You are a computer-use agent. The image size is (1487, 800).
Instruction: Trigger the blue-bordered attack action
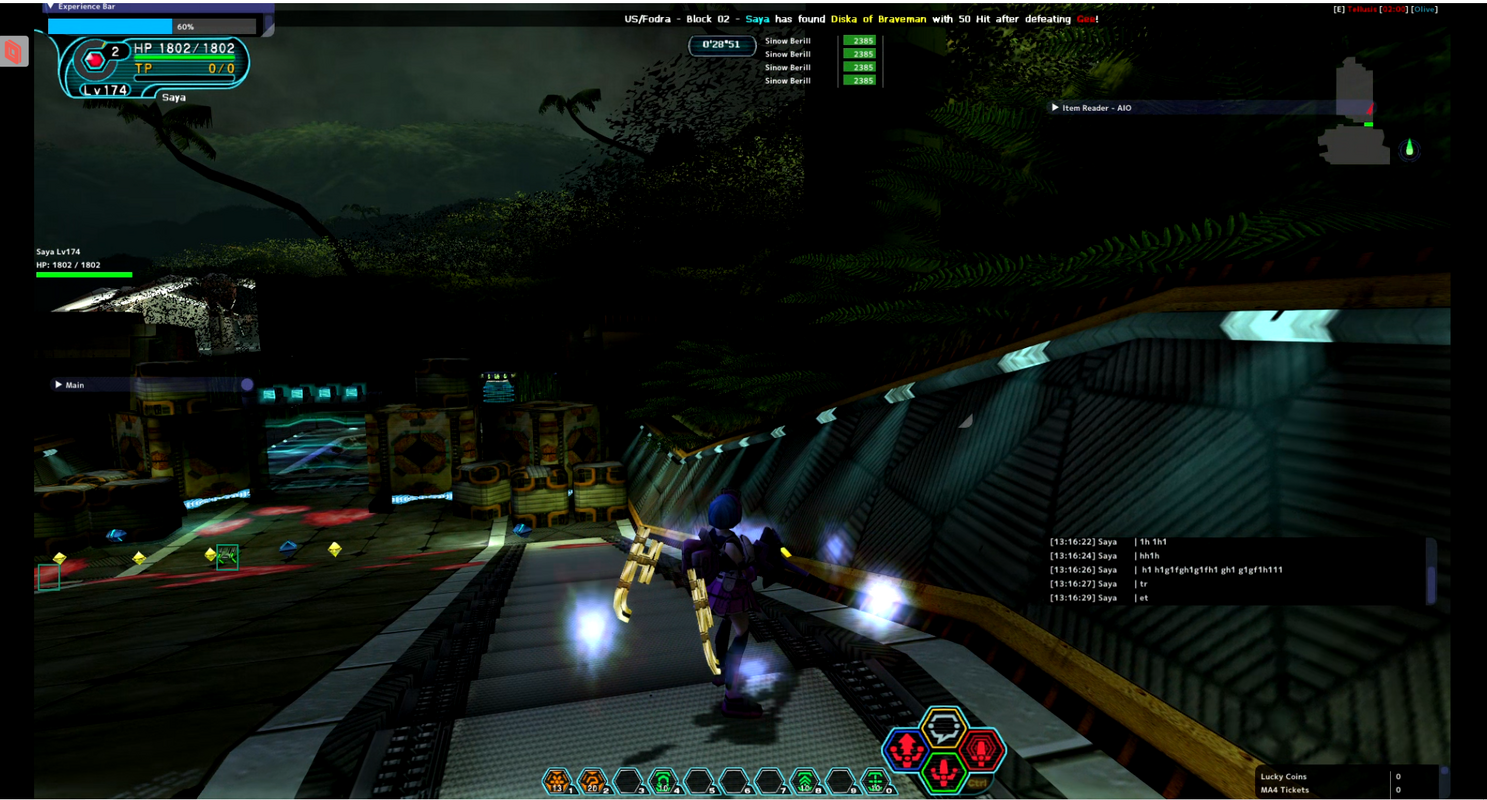click(x=906, y=749)
